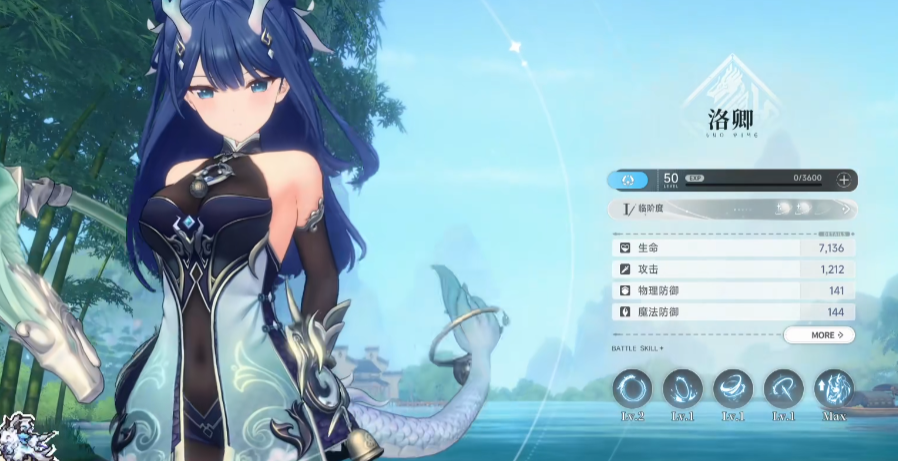Select the 生命 stat row
Viewport: 898px width, 461px height.
click(732, 247)
